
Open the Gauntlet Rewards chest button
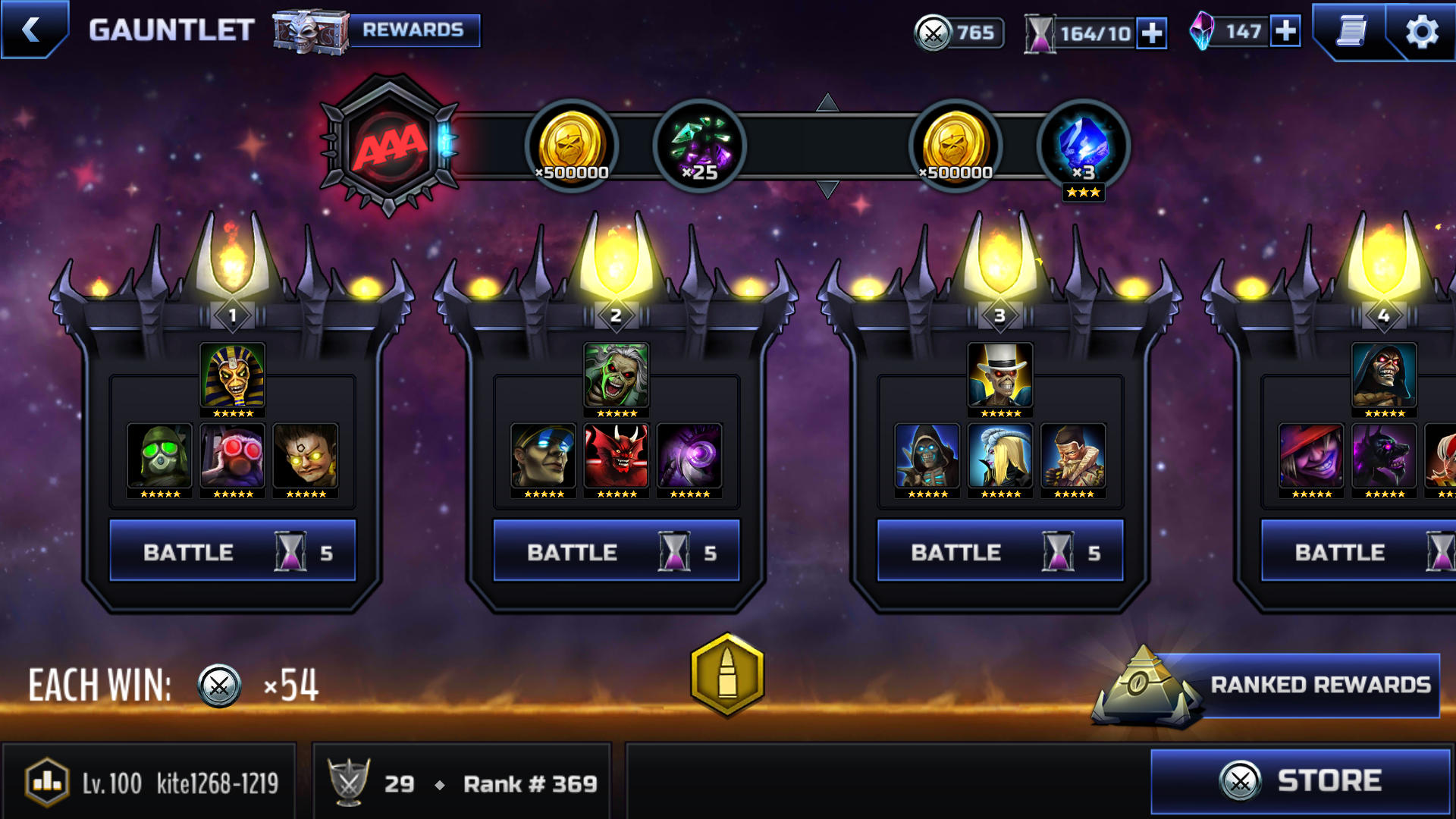point(377,30)
